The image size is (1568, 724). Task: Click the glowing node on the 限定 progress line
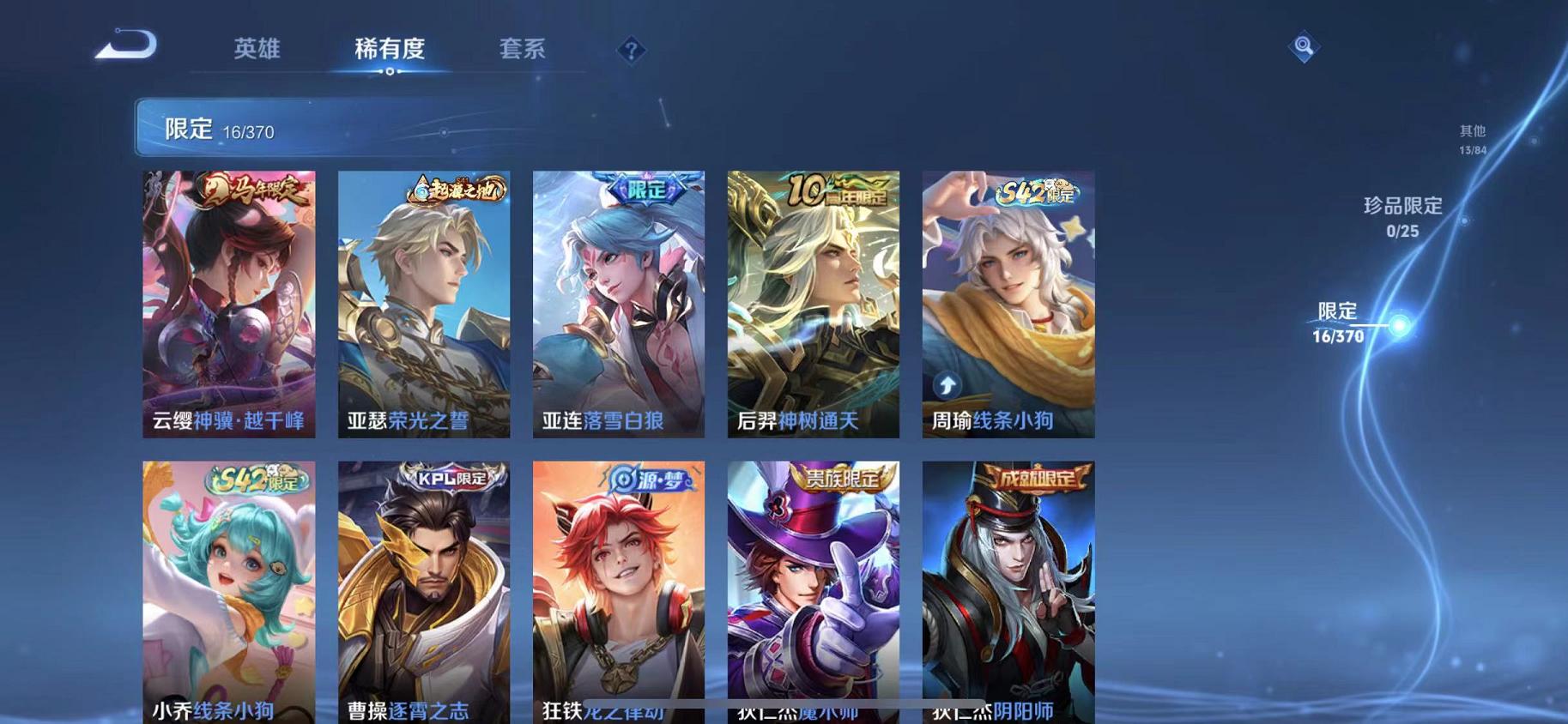1400,326
